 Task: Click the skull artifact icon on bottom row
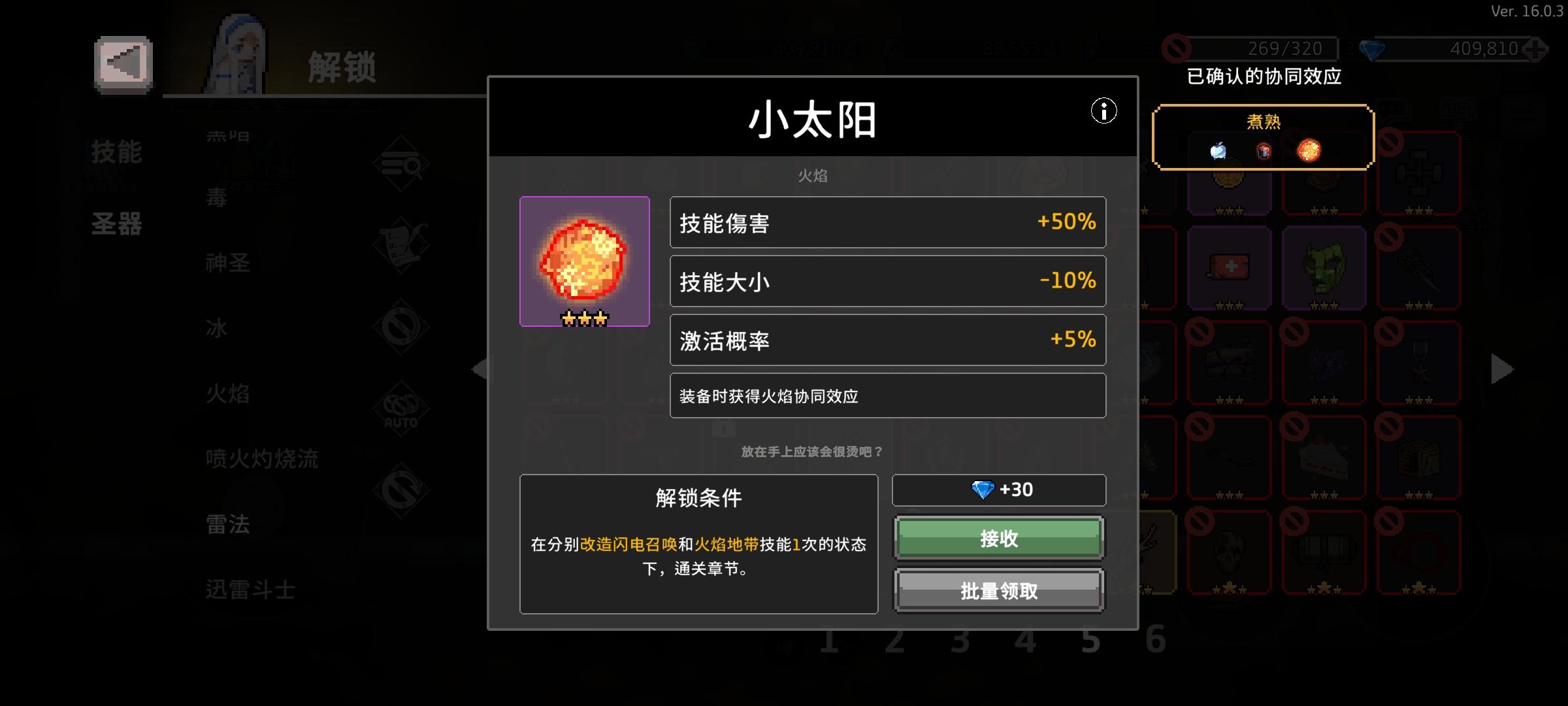coord(1228,552)
